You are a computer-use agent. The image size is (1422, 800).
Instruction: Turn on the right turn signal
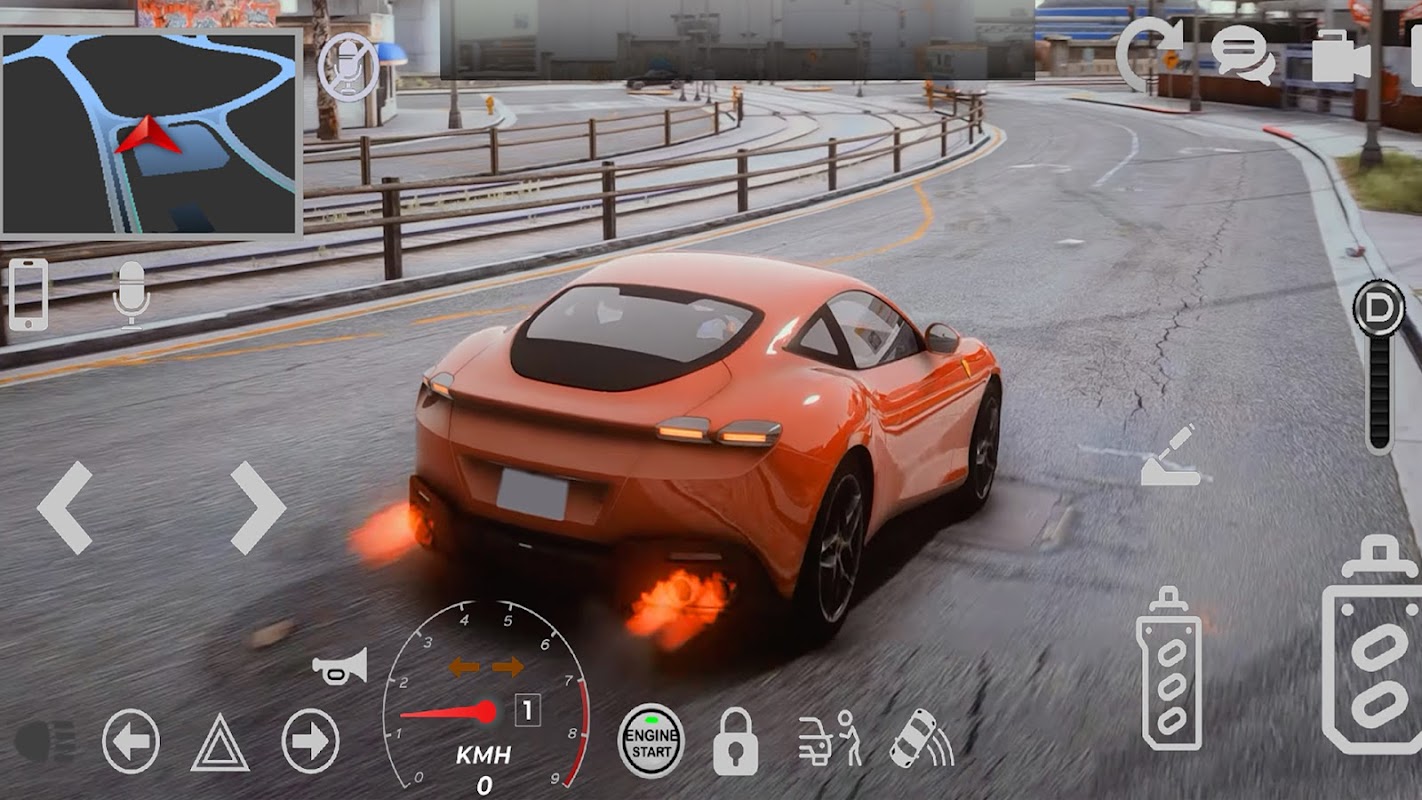tap(310, 741)
